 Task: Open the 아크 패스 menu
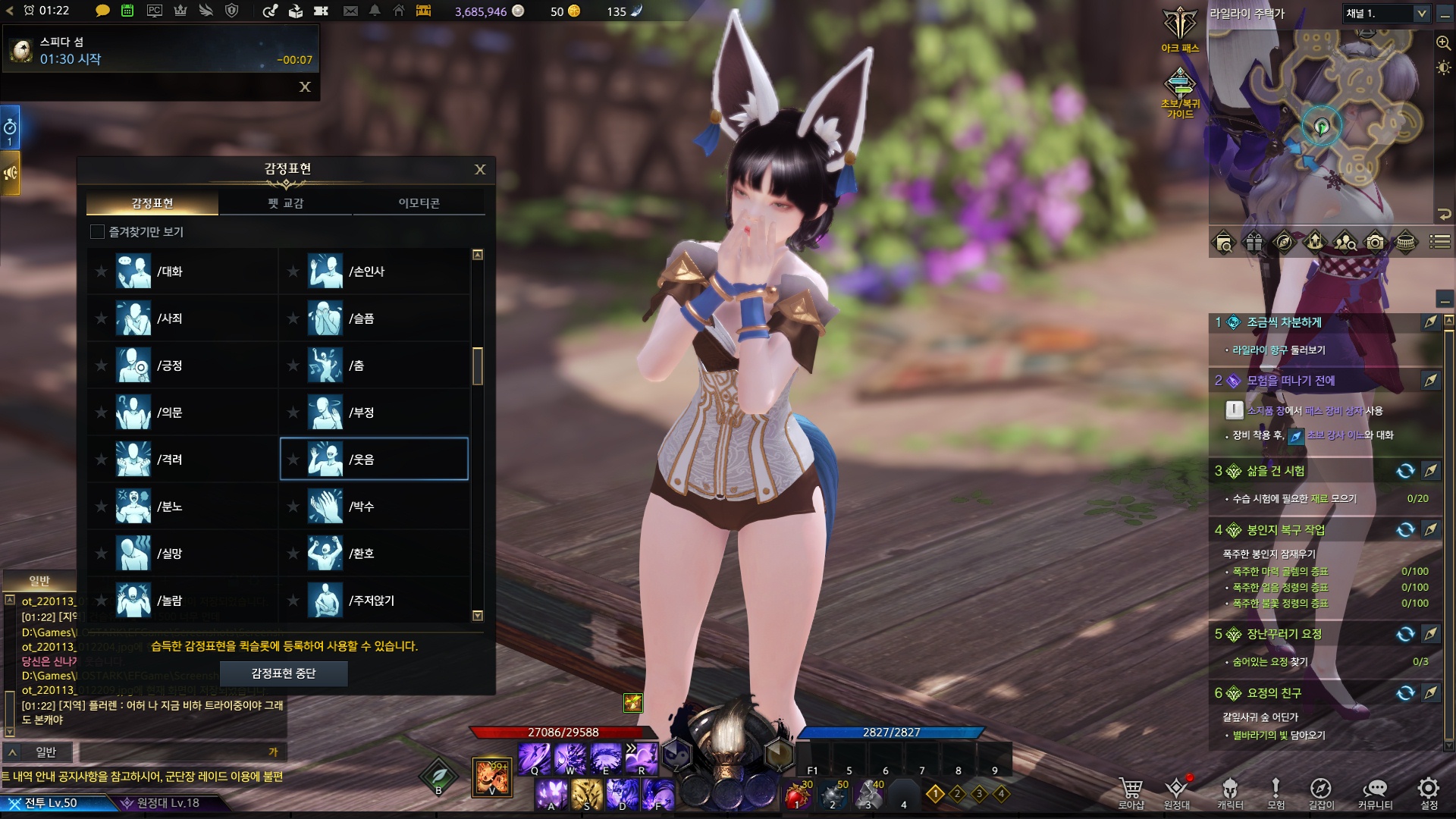click(x=1180, y=32)
